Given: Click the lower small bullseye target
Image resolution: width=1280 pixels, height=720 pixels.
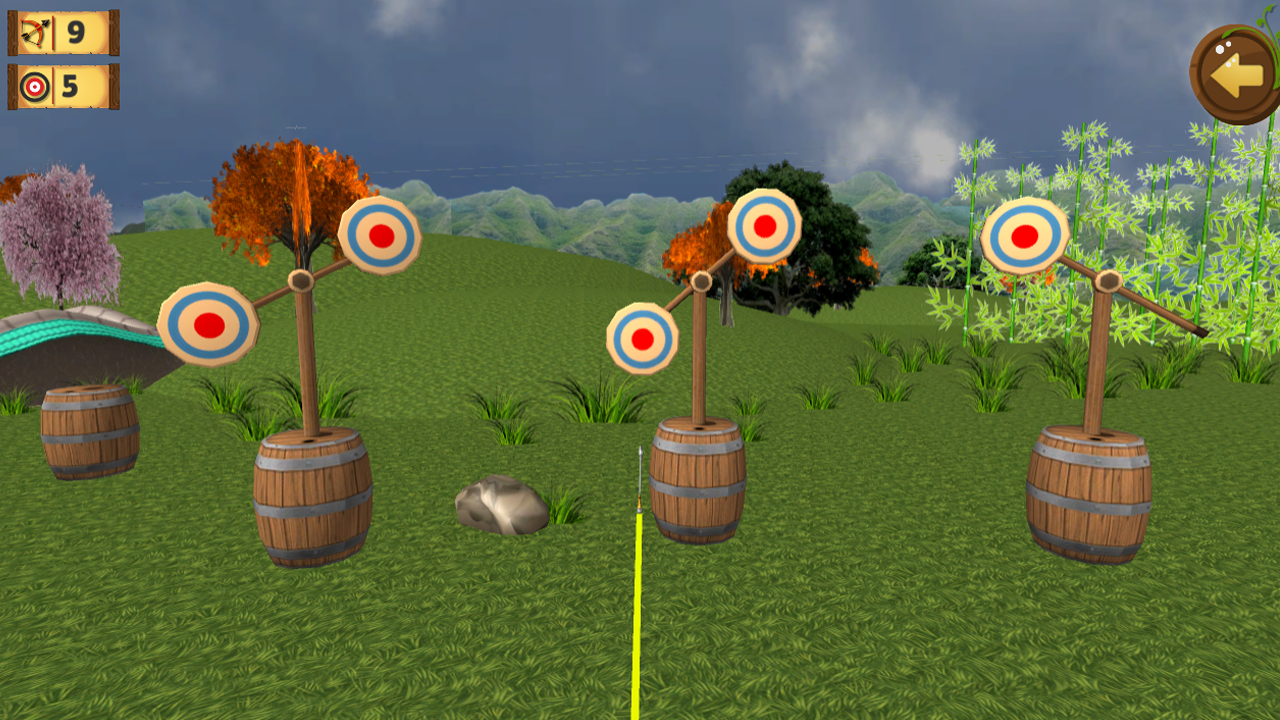Looking at the screenshot, I should [643, 337].
